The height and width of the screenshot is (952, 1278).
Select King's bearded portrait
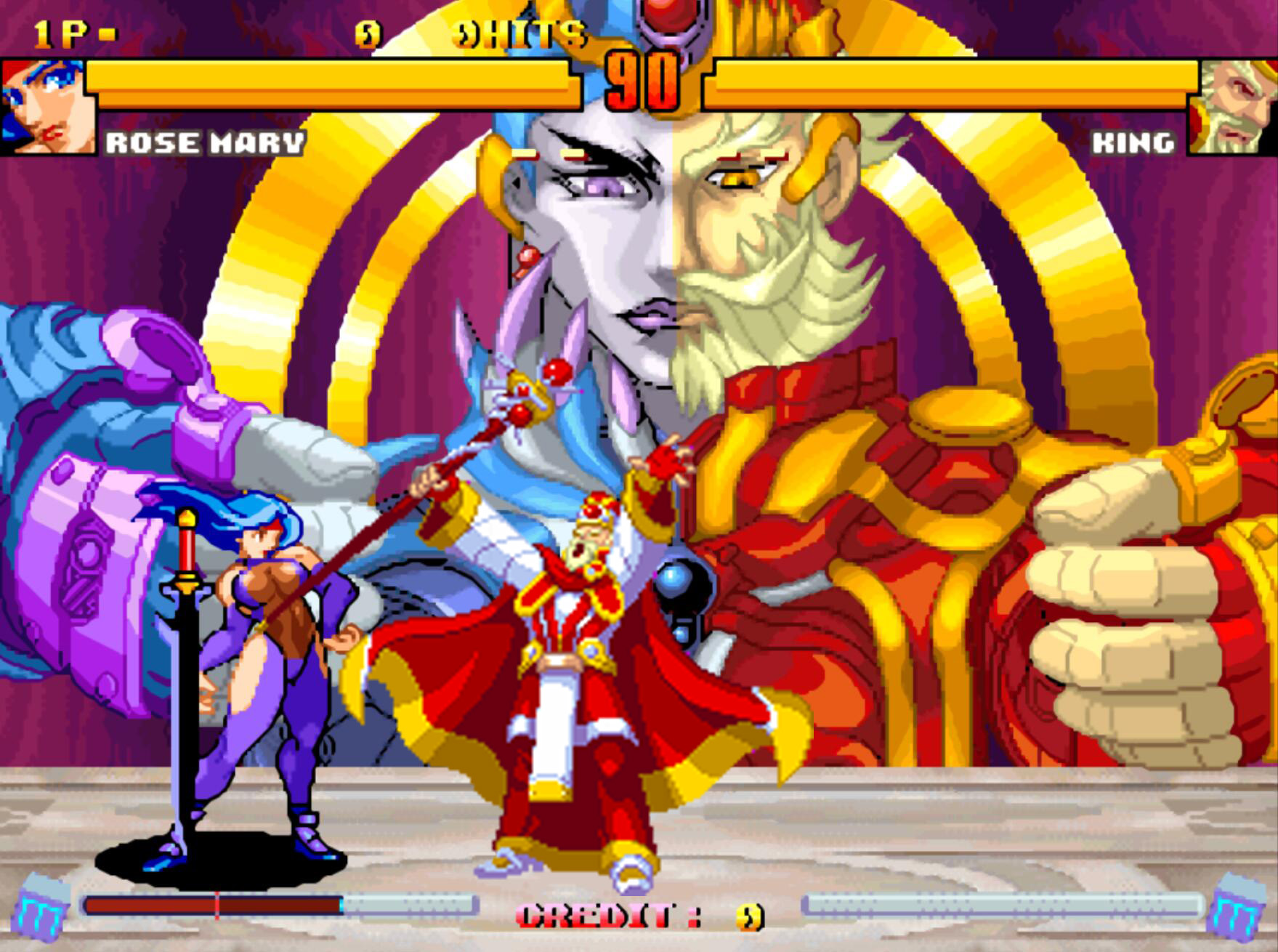point(1233,107)
